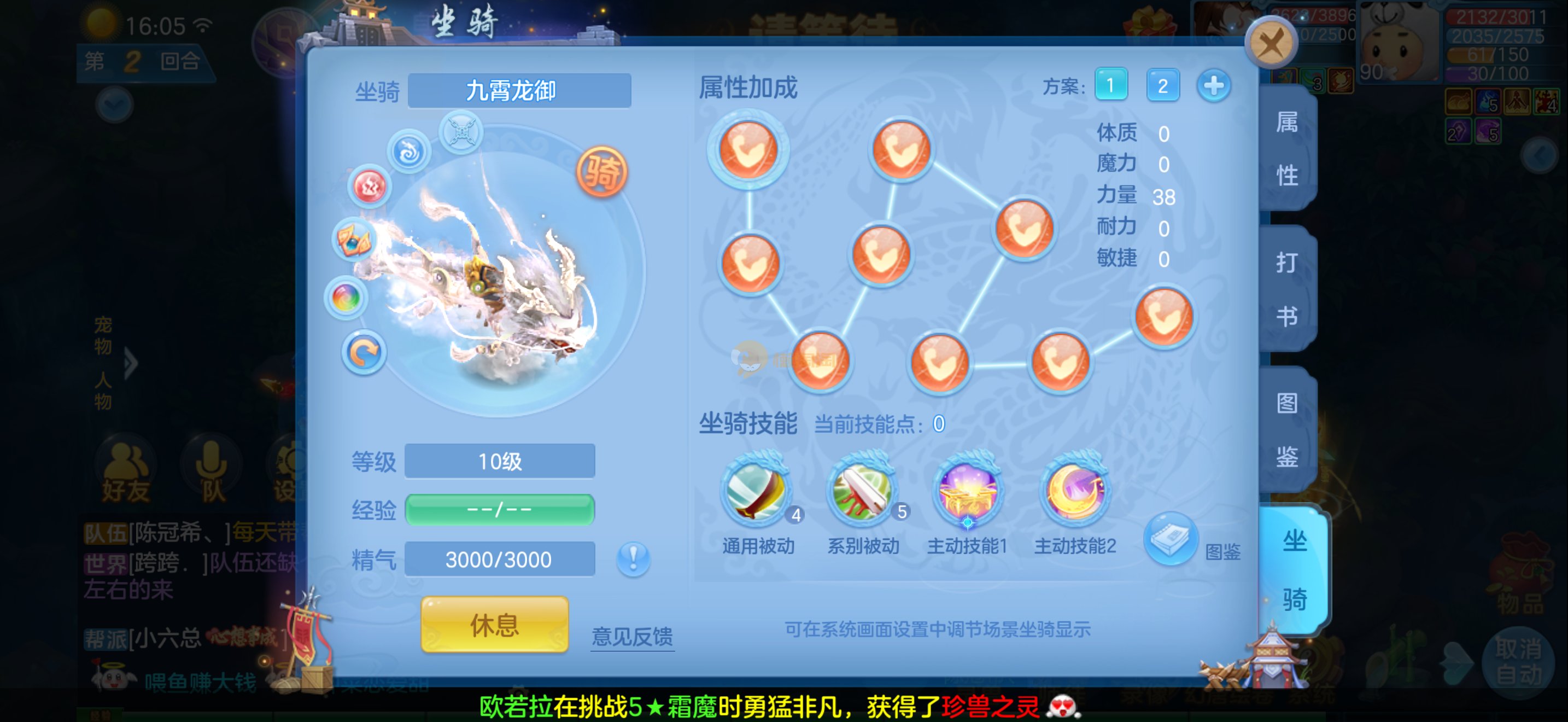Open the 图鉴 side tab
The height and width of the screenshot is (722, 1568).
point(1287,429)
